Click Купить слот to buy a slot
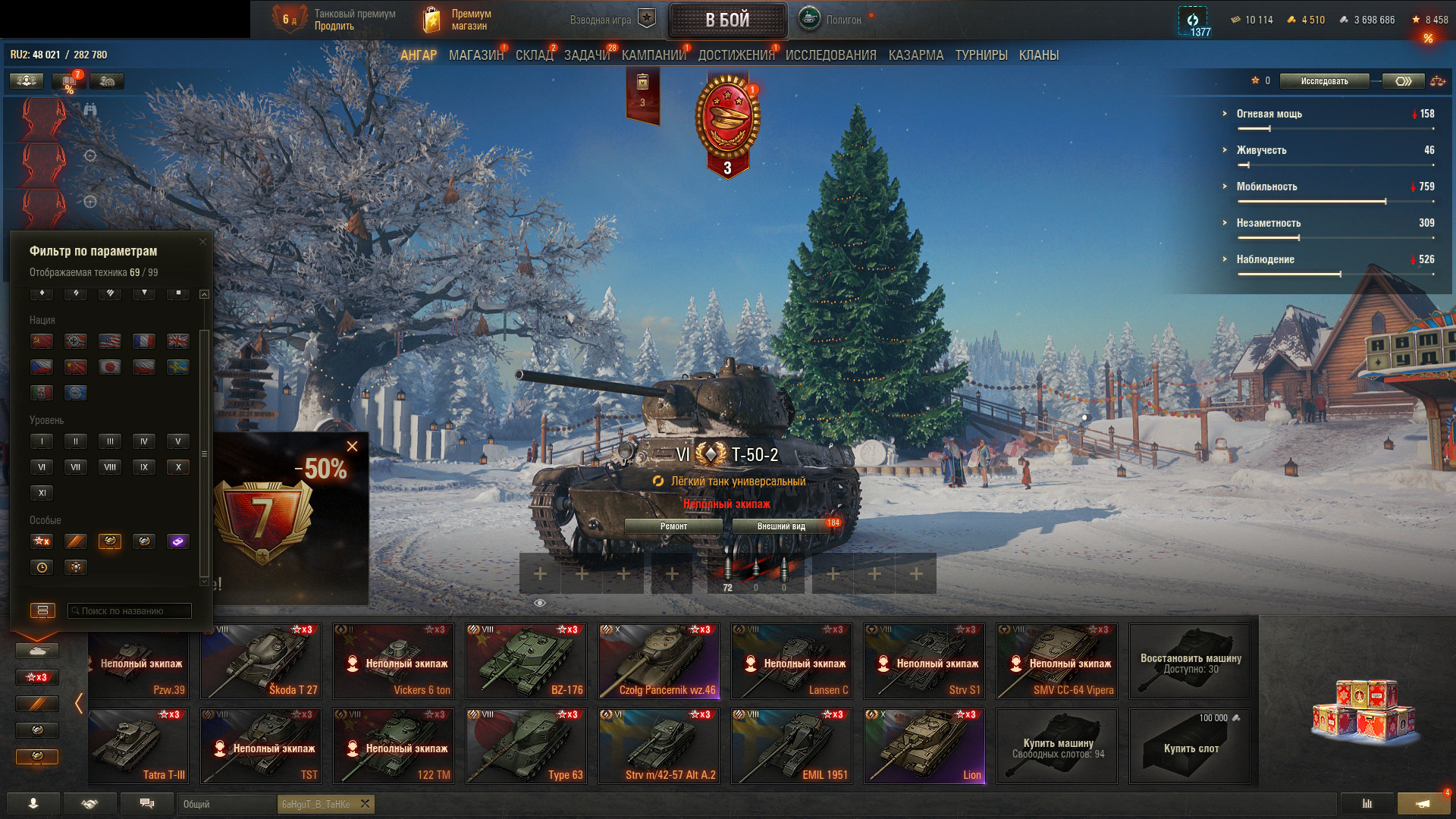The height and width of the screenshot is (819, 1456). click(x=1190, y=746)
